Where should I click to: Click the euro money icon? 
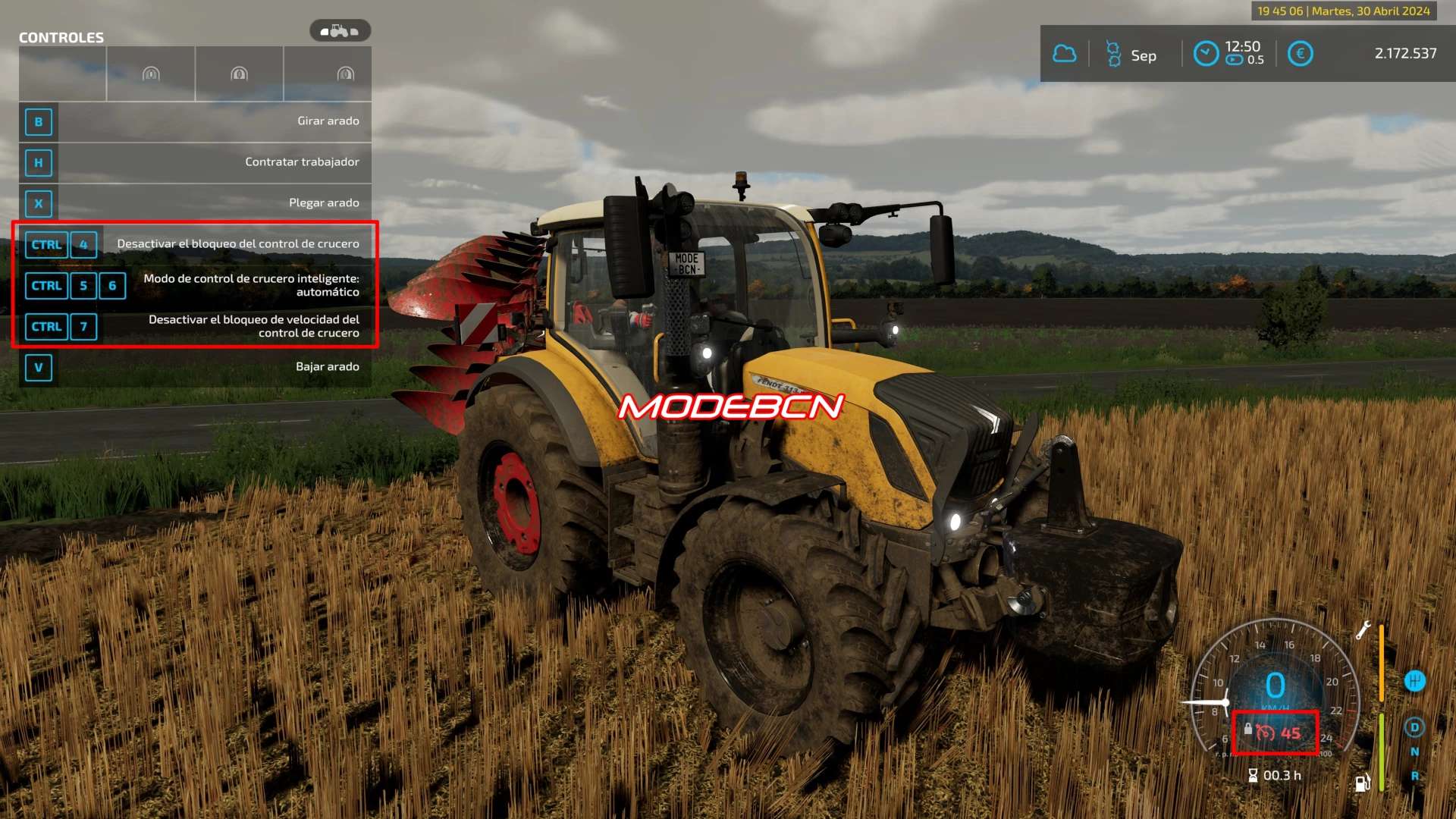1301,54
